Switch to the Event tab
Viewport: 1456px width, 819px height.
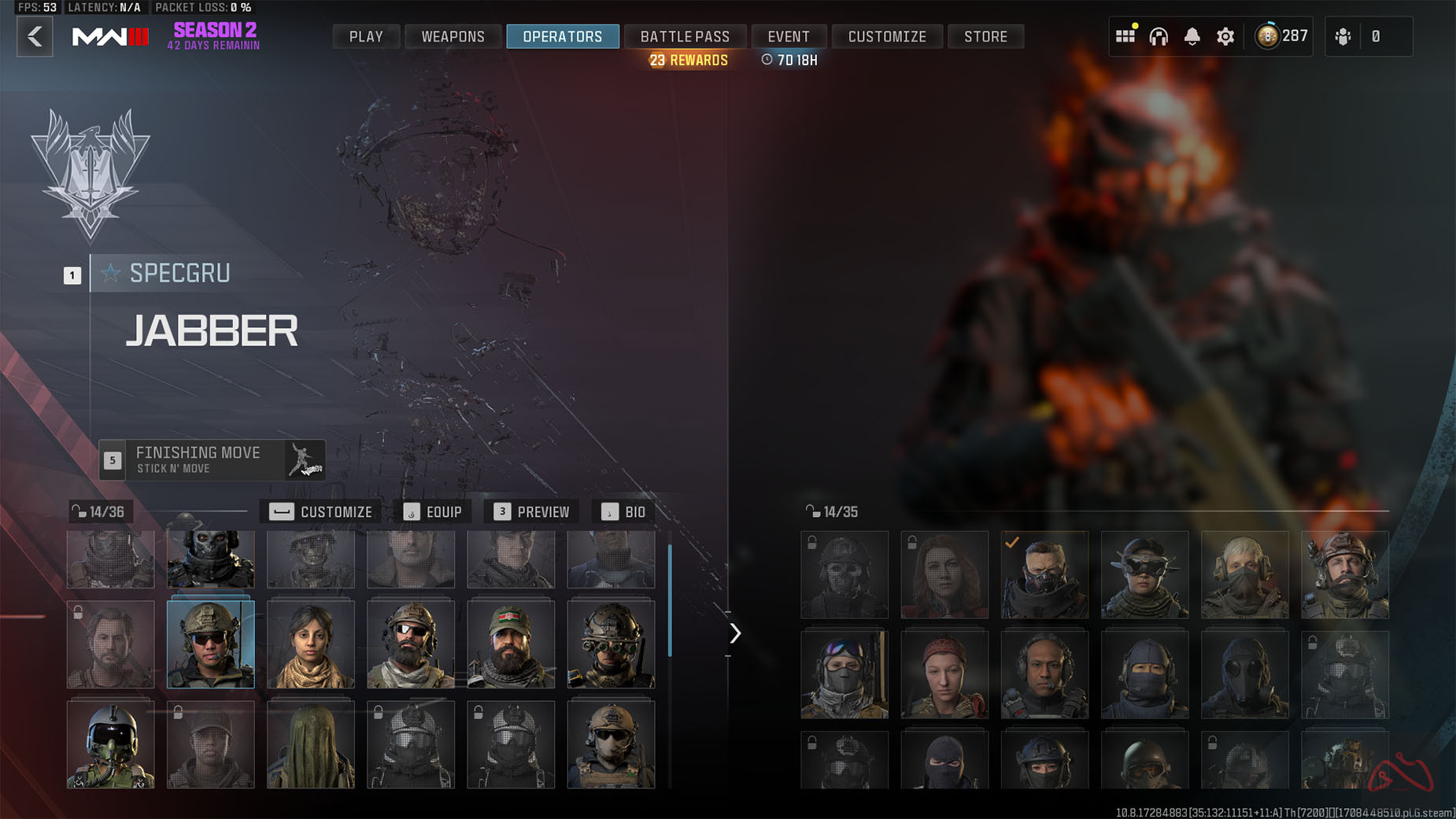pyautogui.click(x=788, y=36)
